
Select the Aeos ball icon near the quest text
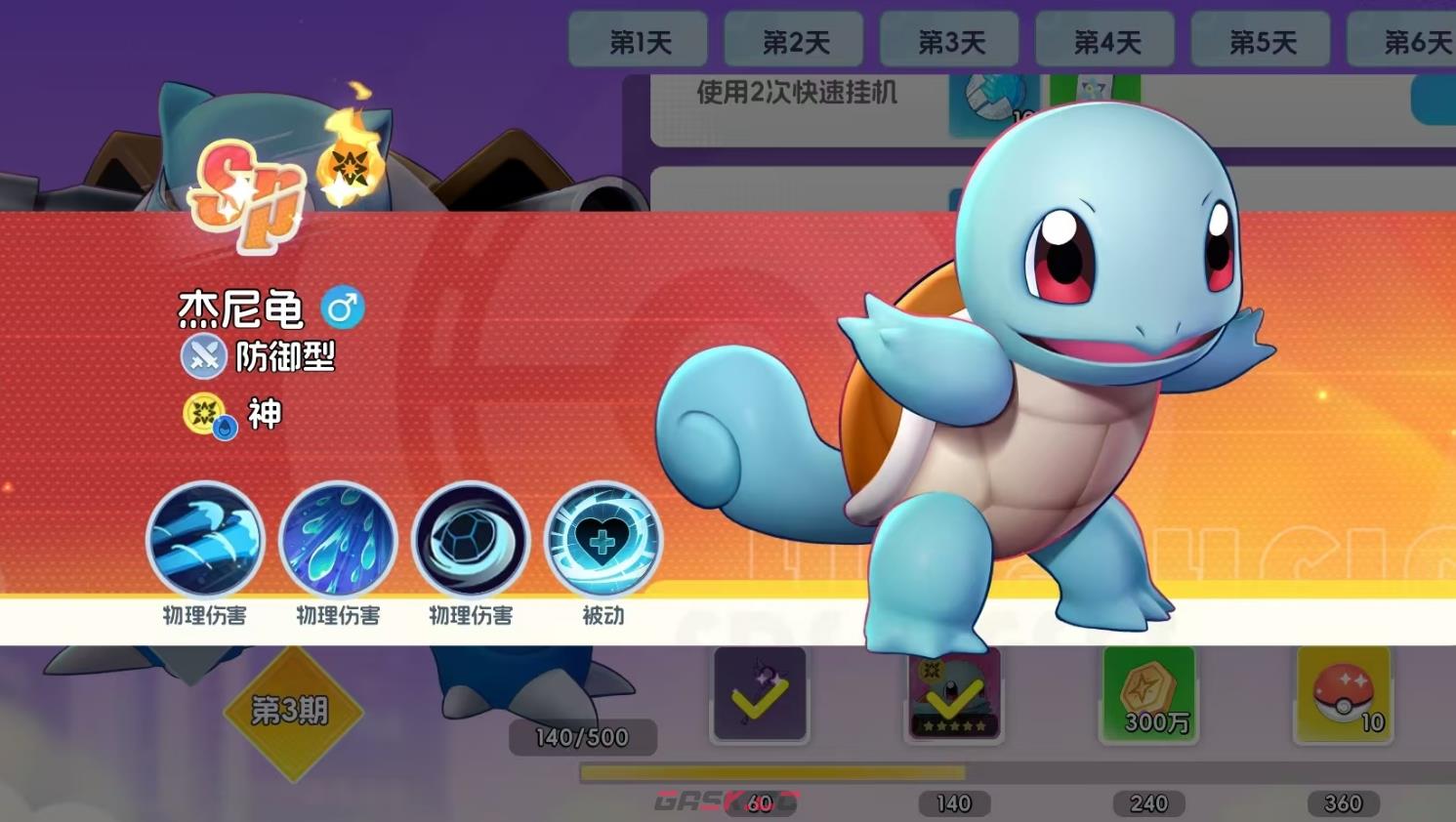click(997, 98)
